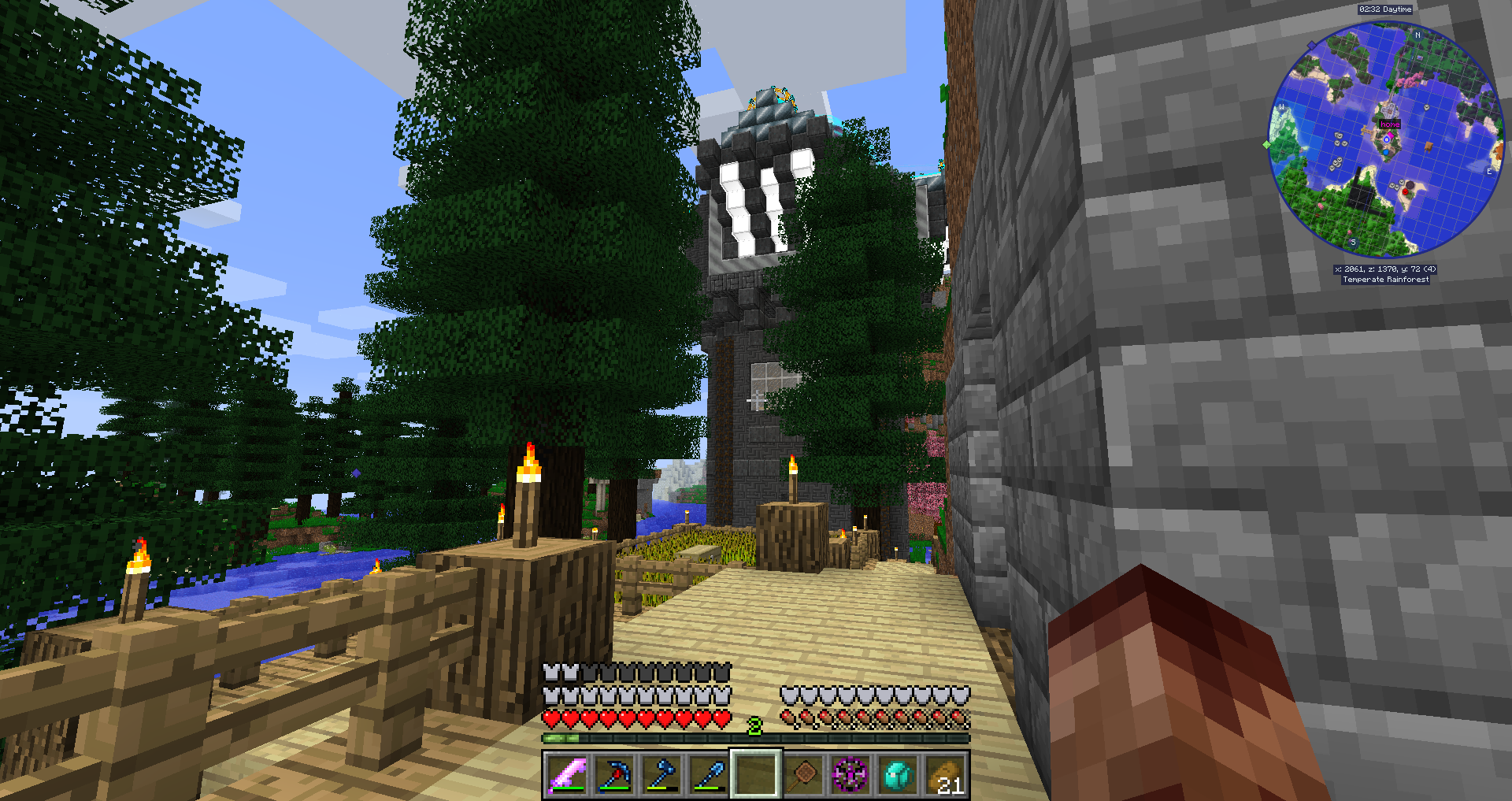Click the pink home waypoint label

(x=1390, y=124)
